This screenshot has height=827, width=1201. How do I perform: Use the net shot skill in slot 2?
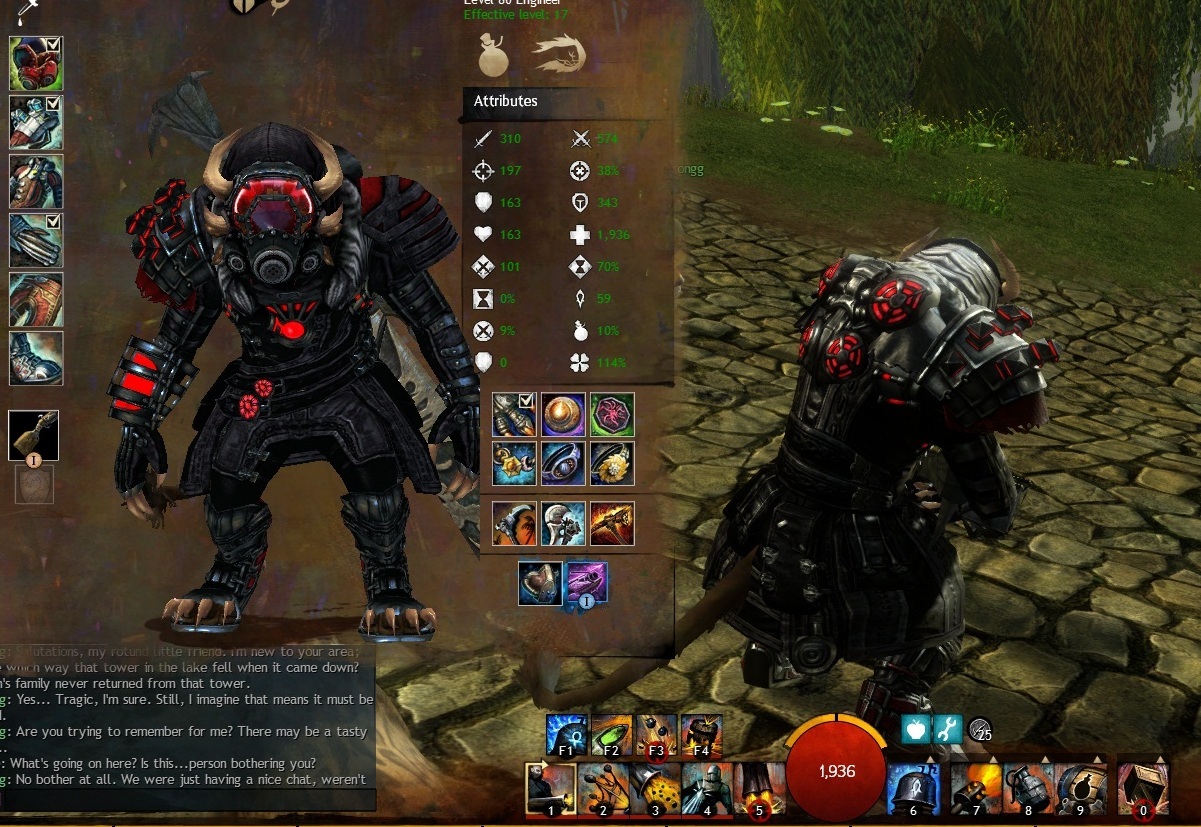point(602,788)
